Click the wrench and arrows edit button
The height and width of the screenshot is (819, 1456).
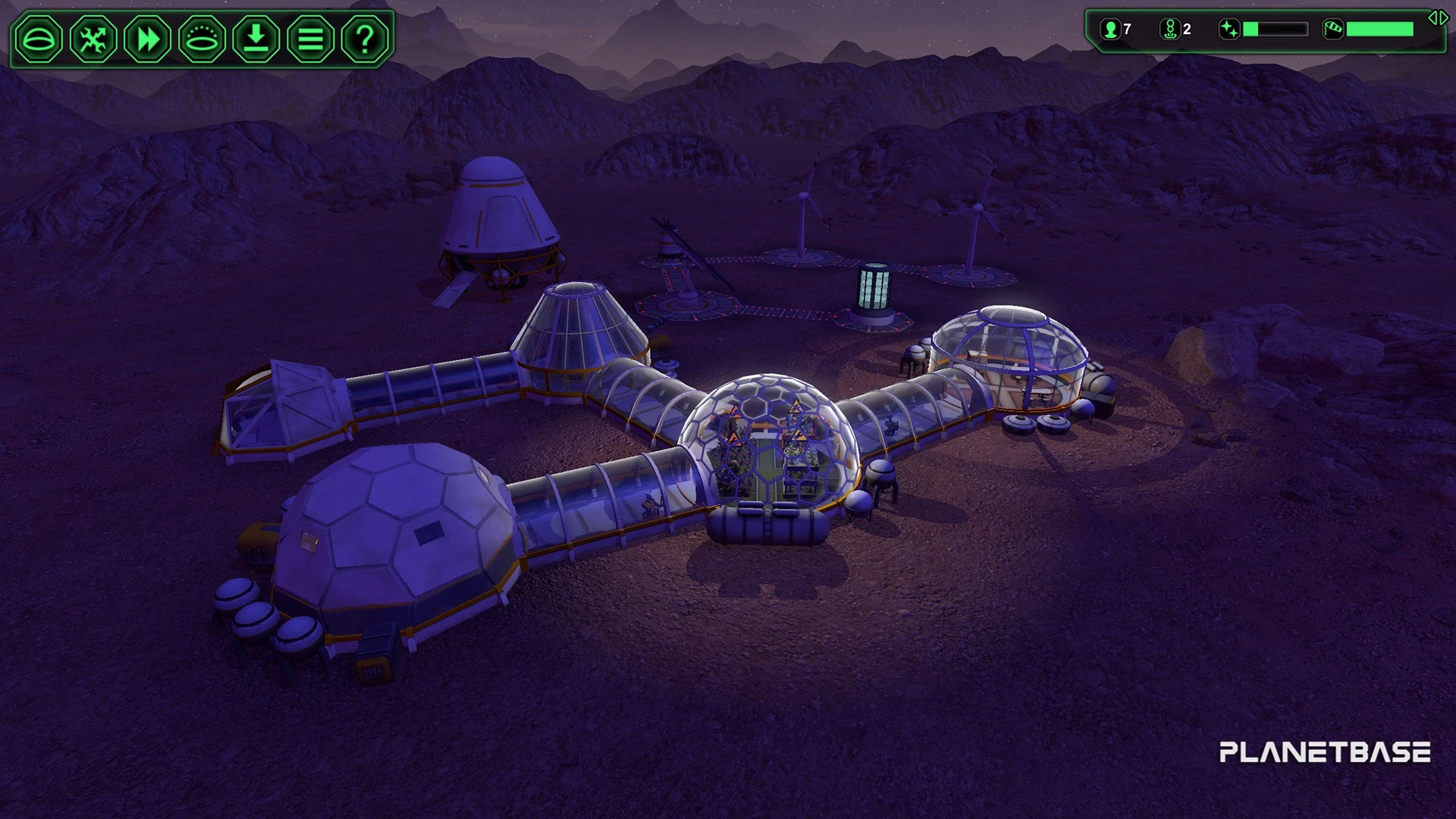point(93,38)
